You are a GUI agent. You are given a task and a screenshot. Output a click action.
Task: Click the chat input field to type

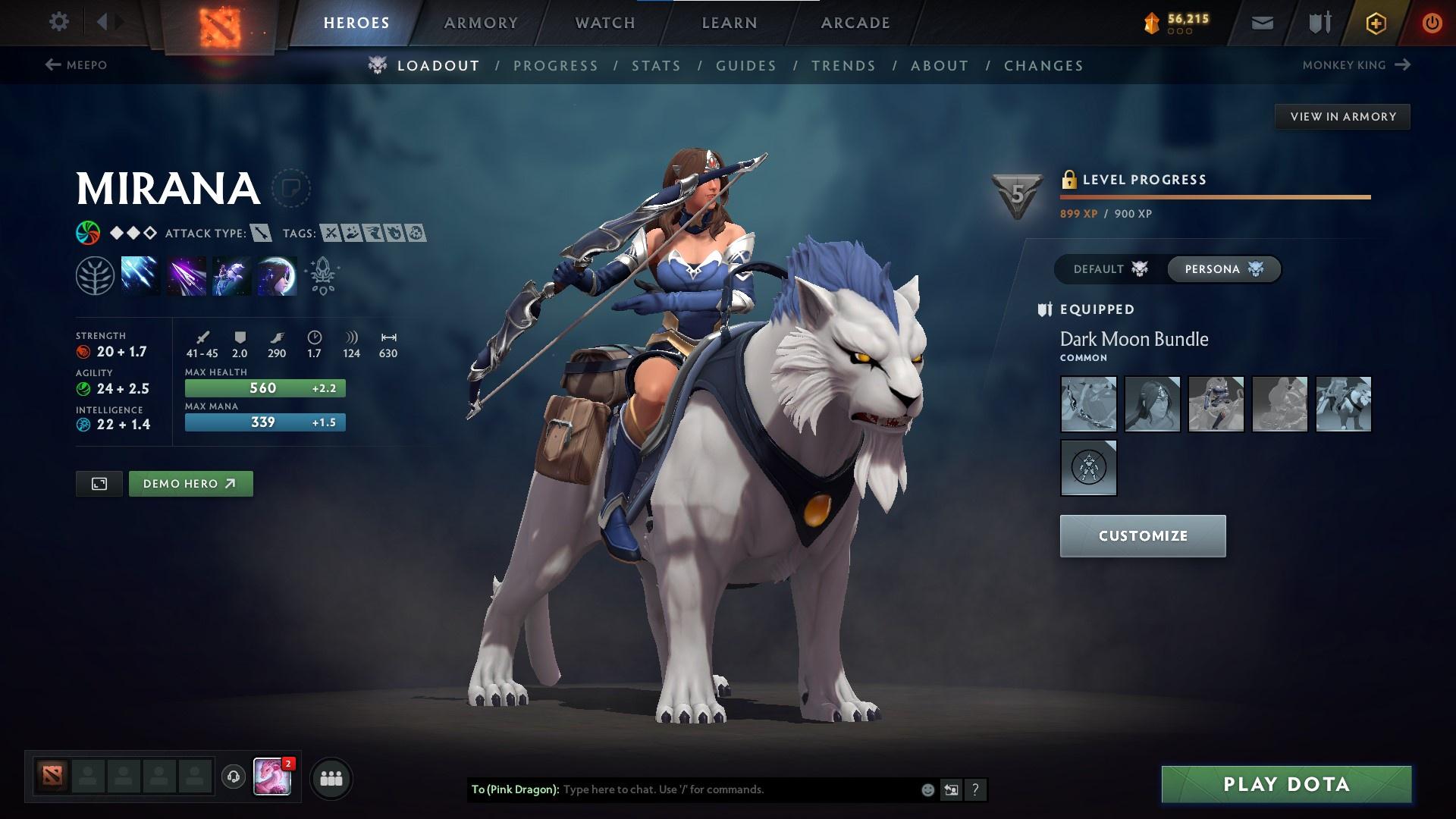click(x=720, y=789)
